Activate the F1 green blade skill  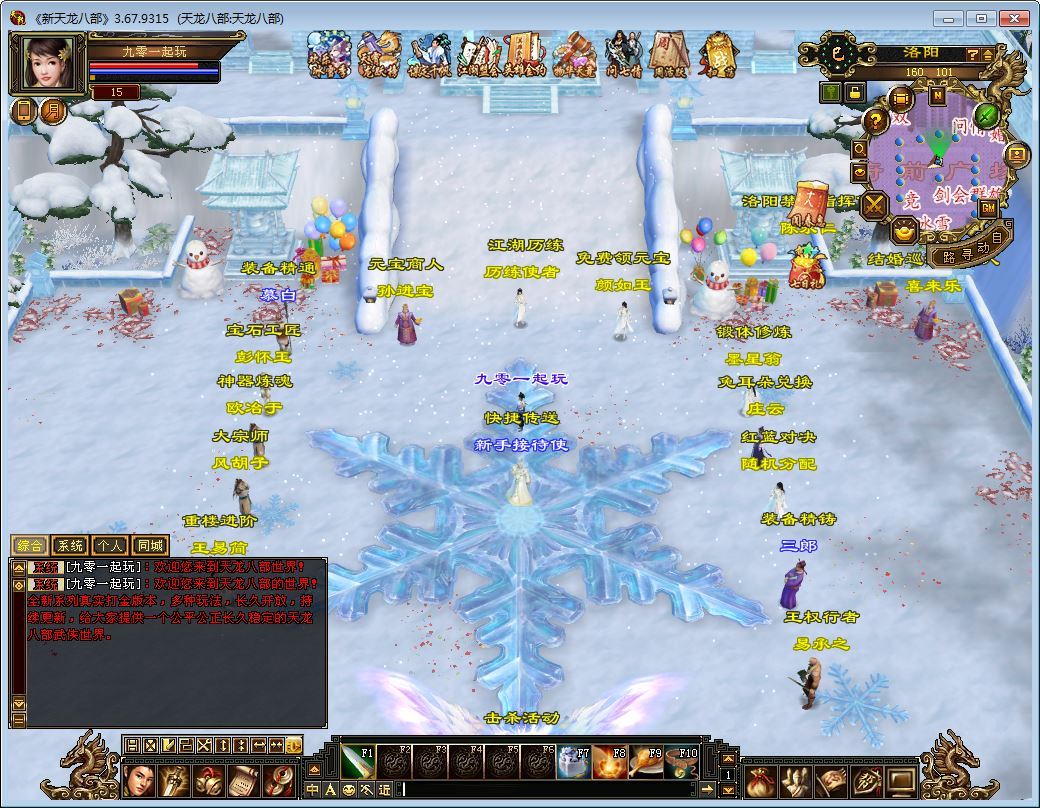point(357,763)
